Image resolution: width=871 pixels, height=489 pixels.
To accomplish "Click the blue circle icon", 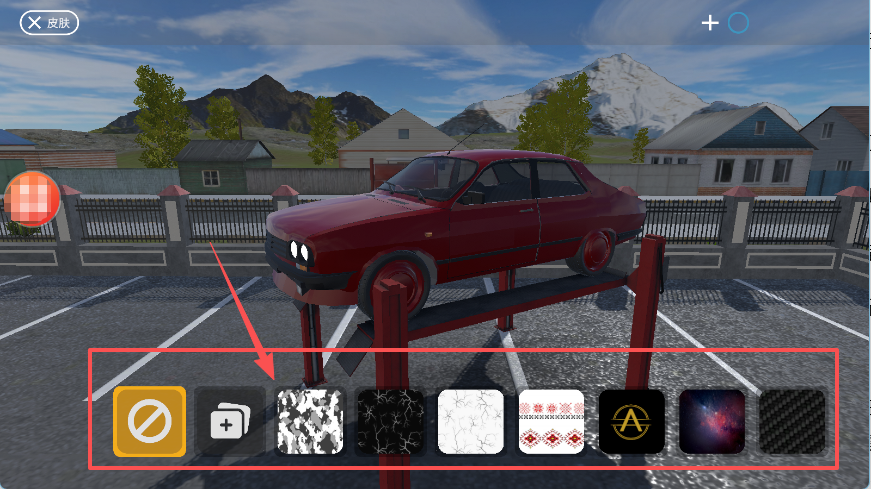I will (738, 23).
